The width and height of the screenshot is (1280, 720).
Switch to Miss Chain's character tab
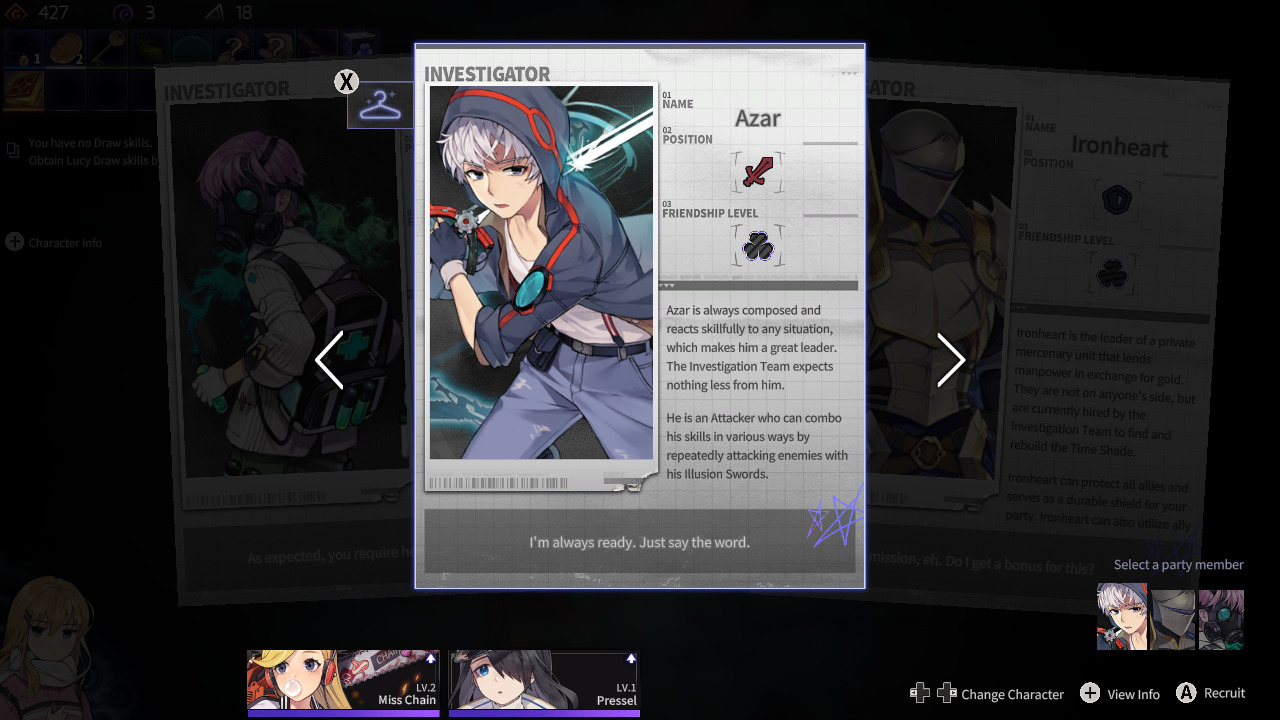[343, 682]
